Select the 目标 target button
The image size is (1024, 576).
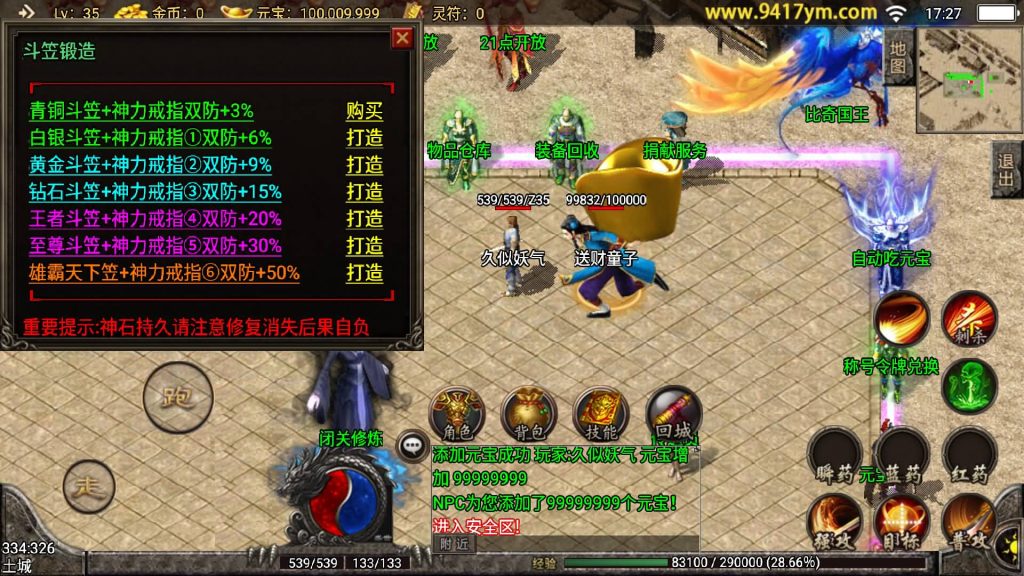(x=901, y=520)
